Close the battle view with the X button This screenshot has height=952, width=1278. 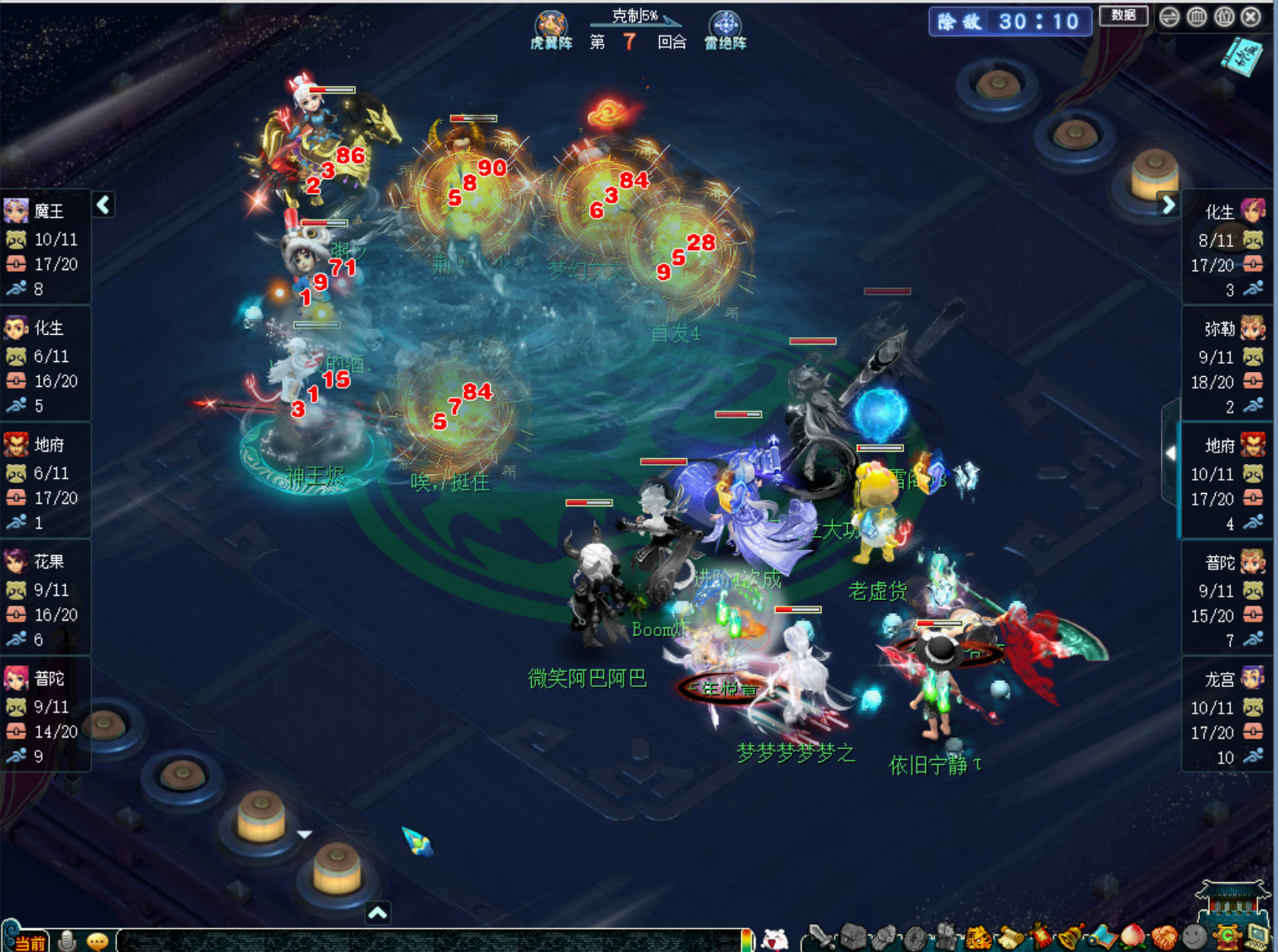click(1251, 17)
